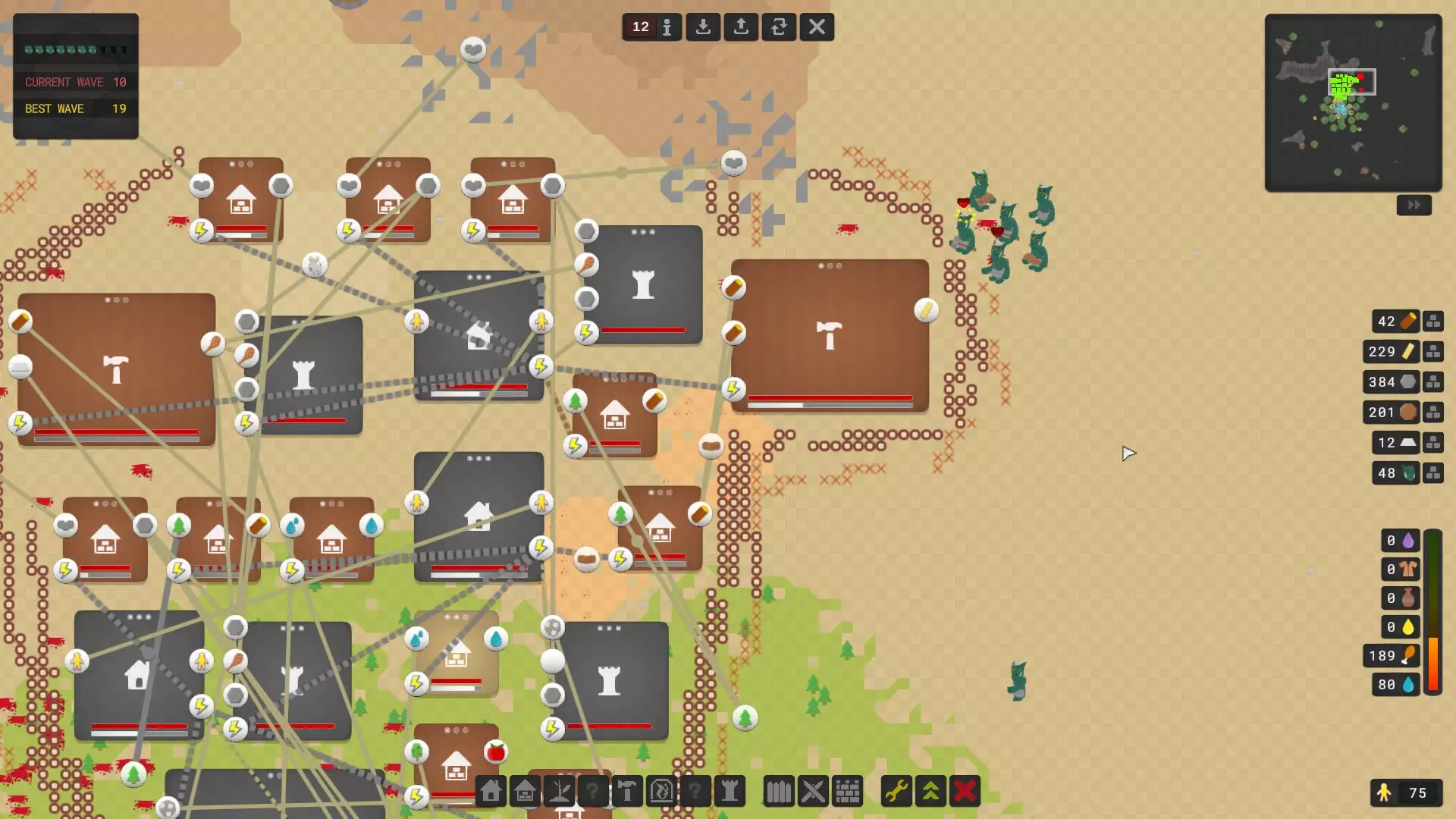Open the hammer workshop build category
The image size is (1456, 819).
627,792
